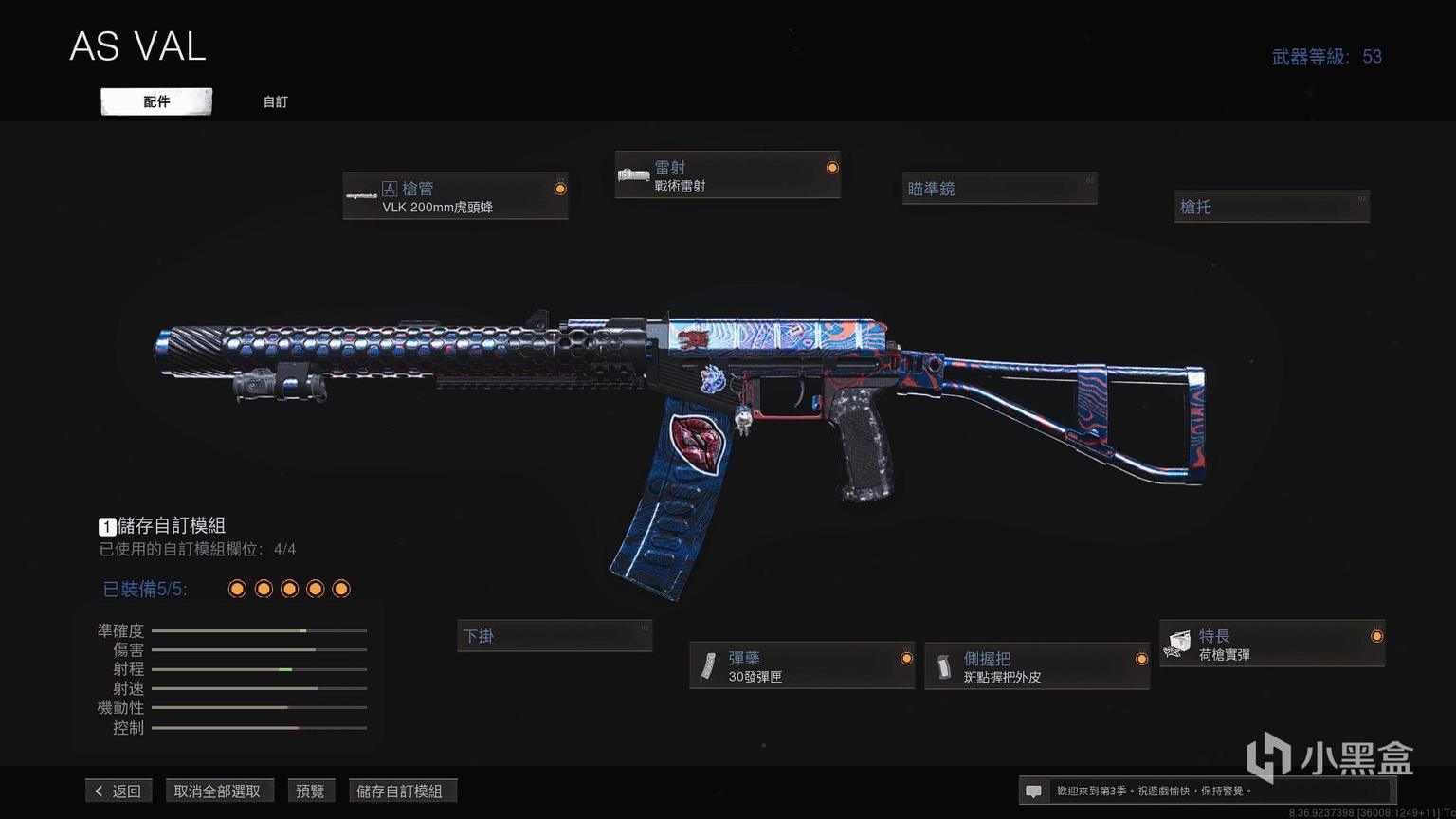The image size is (1456, 819).
Task: Open the 預覽 preview button
Action: pyautogui.click(x=310, y=791)
